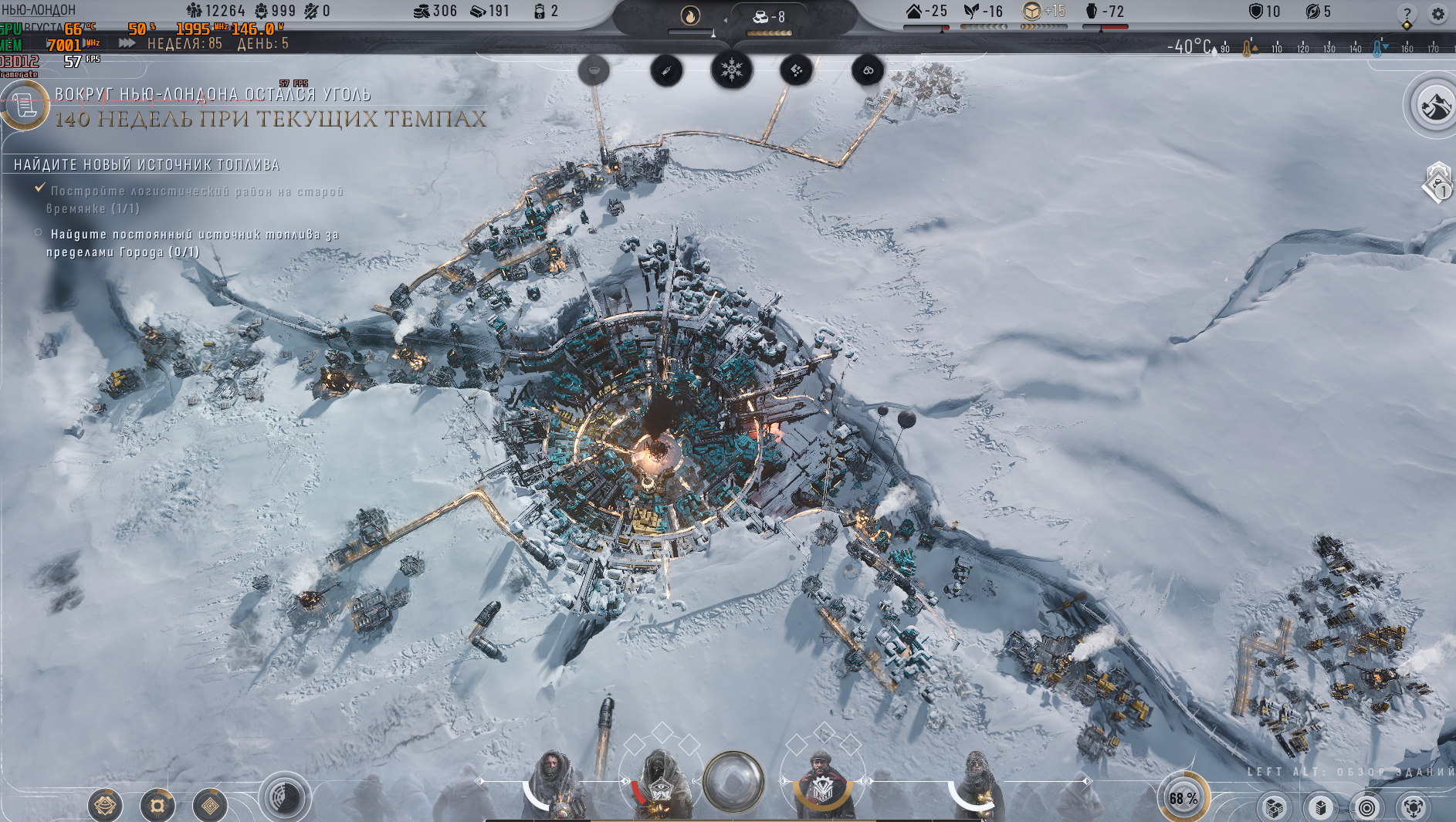Select the faction leader with the crown emblem
The image size is (1456, 822).
(823, 787)
